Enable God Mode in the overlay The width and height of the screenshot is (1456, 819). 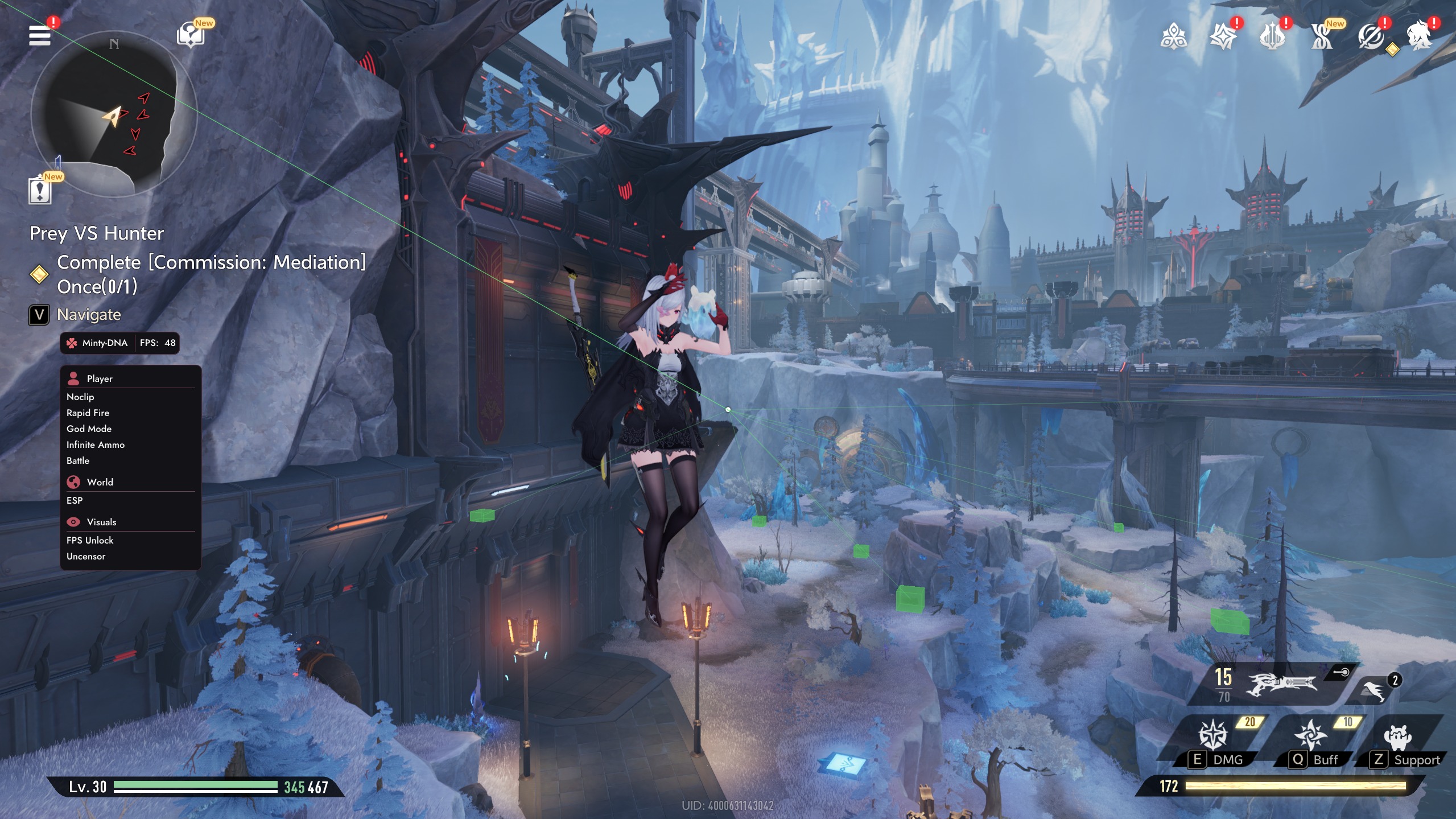(89, 429)
